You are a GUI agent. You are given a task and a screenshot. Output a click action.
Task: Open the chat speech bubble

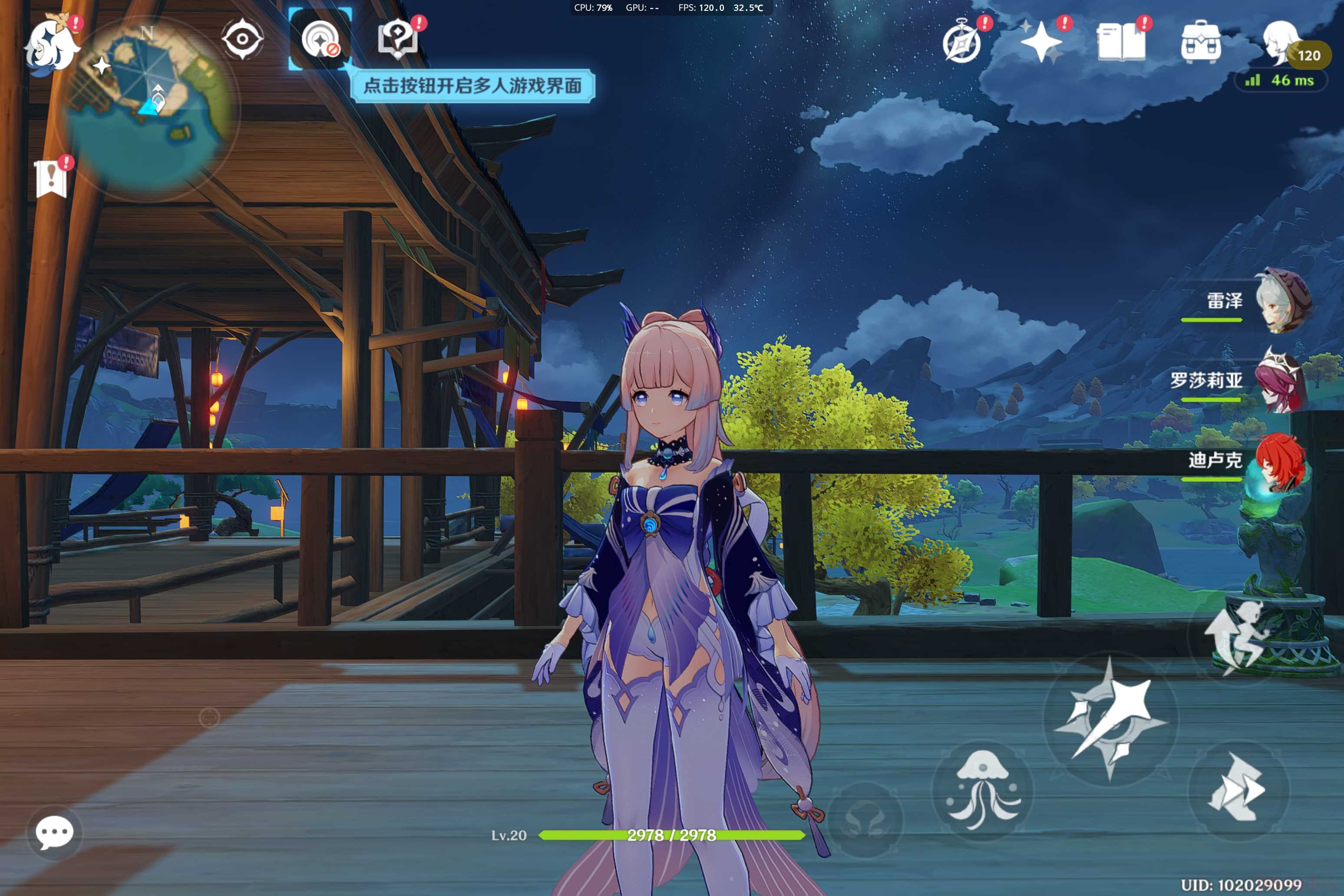click(54, 832)
